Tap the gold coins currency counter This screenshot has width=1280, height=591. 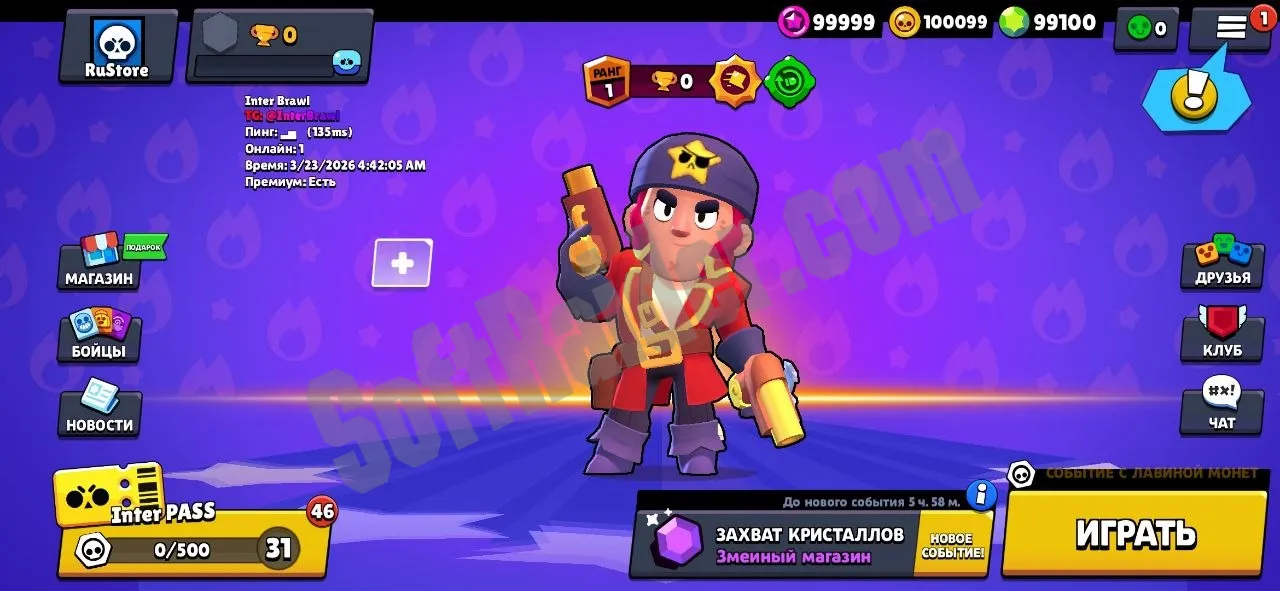(x=939, y=22)
